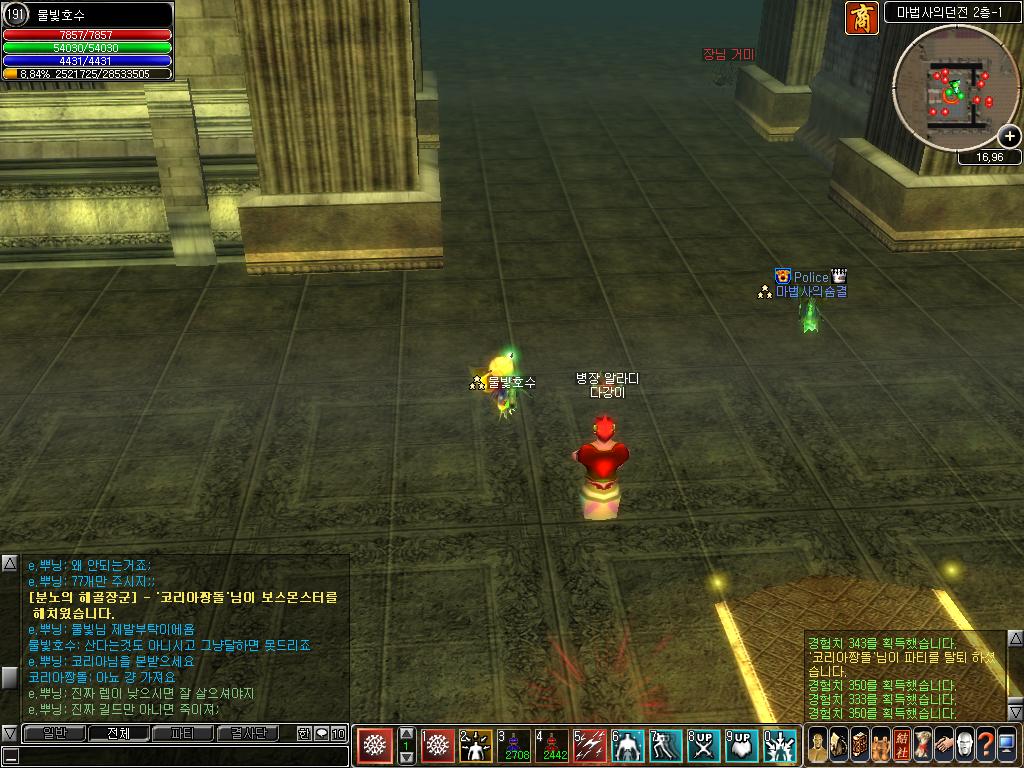Select the 전체 chat tab
This screenshot has height=768, width=1024.
[118, 734]
